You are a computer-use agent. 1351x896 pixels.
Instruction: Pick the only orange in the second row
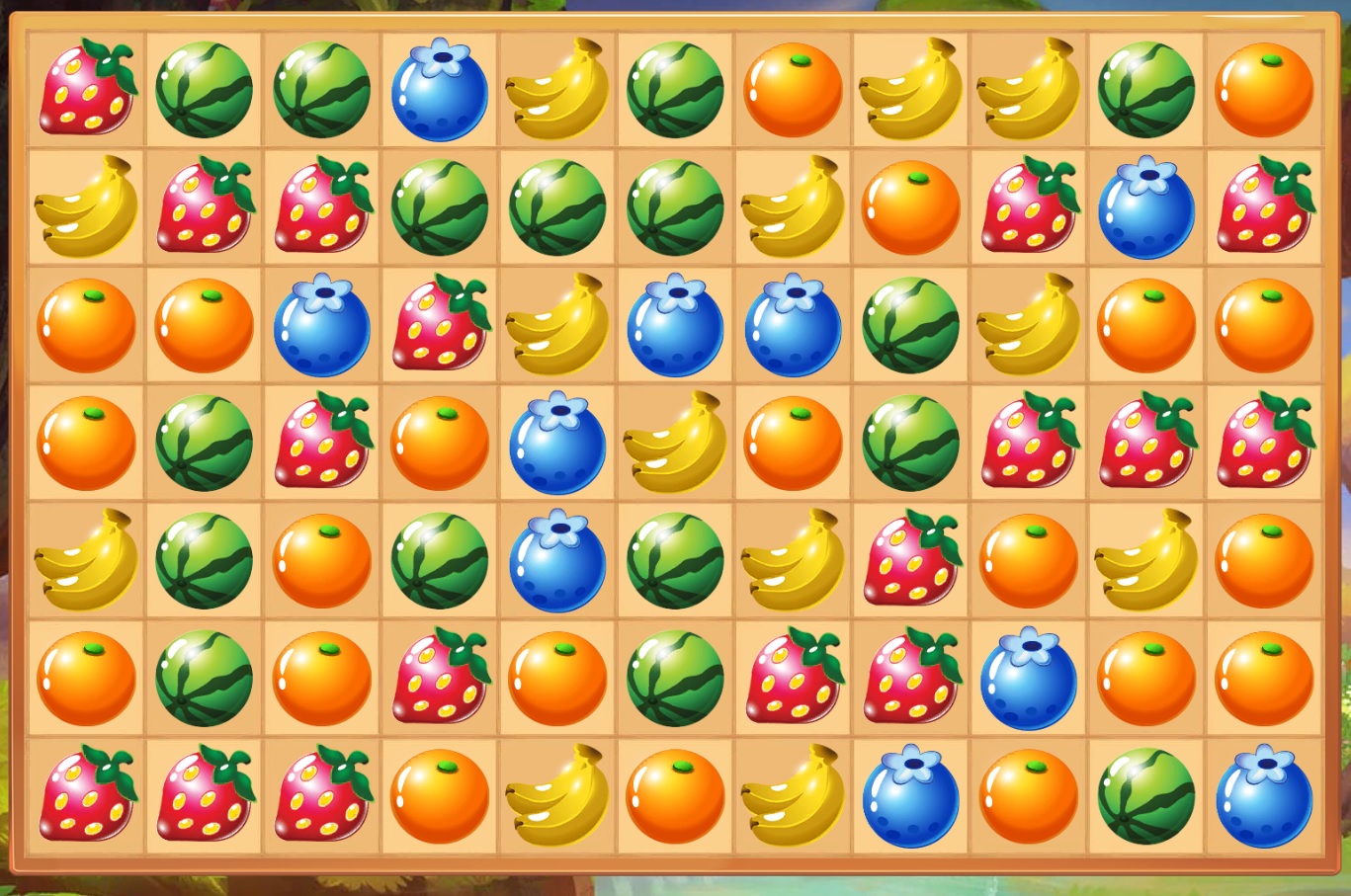[x=911, y=207]
